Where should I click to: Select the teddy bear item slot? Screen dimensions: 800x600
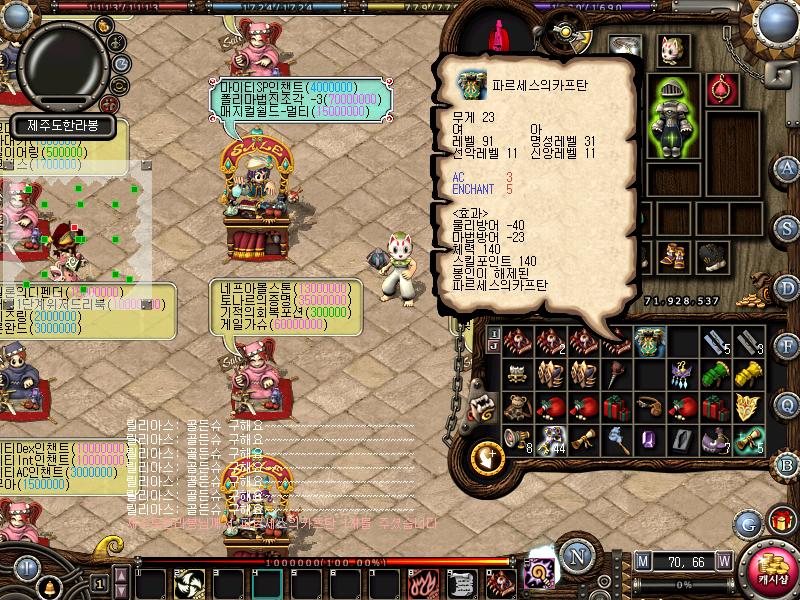click(x=518, y=406)
